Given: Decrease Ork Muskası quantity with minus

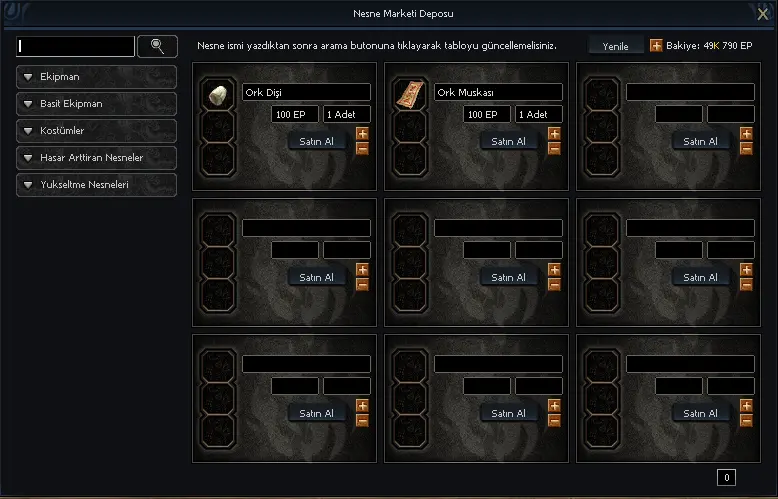Looking at the screenshot, I should [554, 148].
